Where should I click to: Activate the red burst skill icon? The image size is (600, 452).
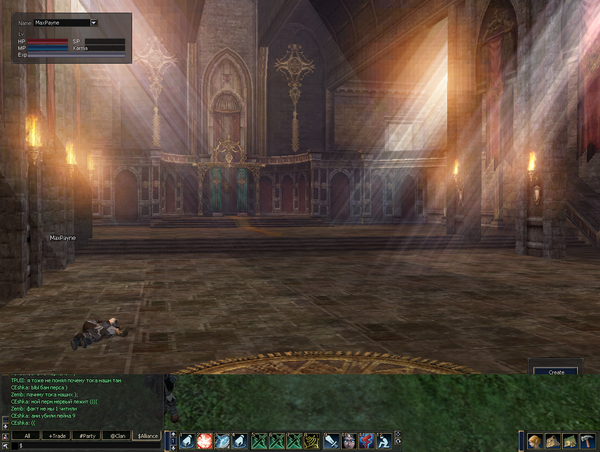pyautogui.click(x=204, y=440)
